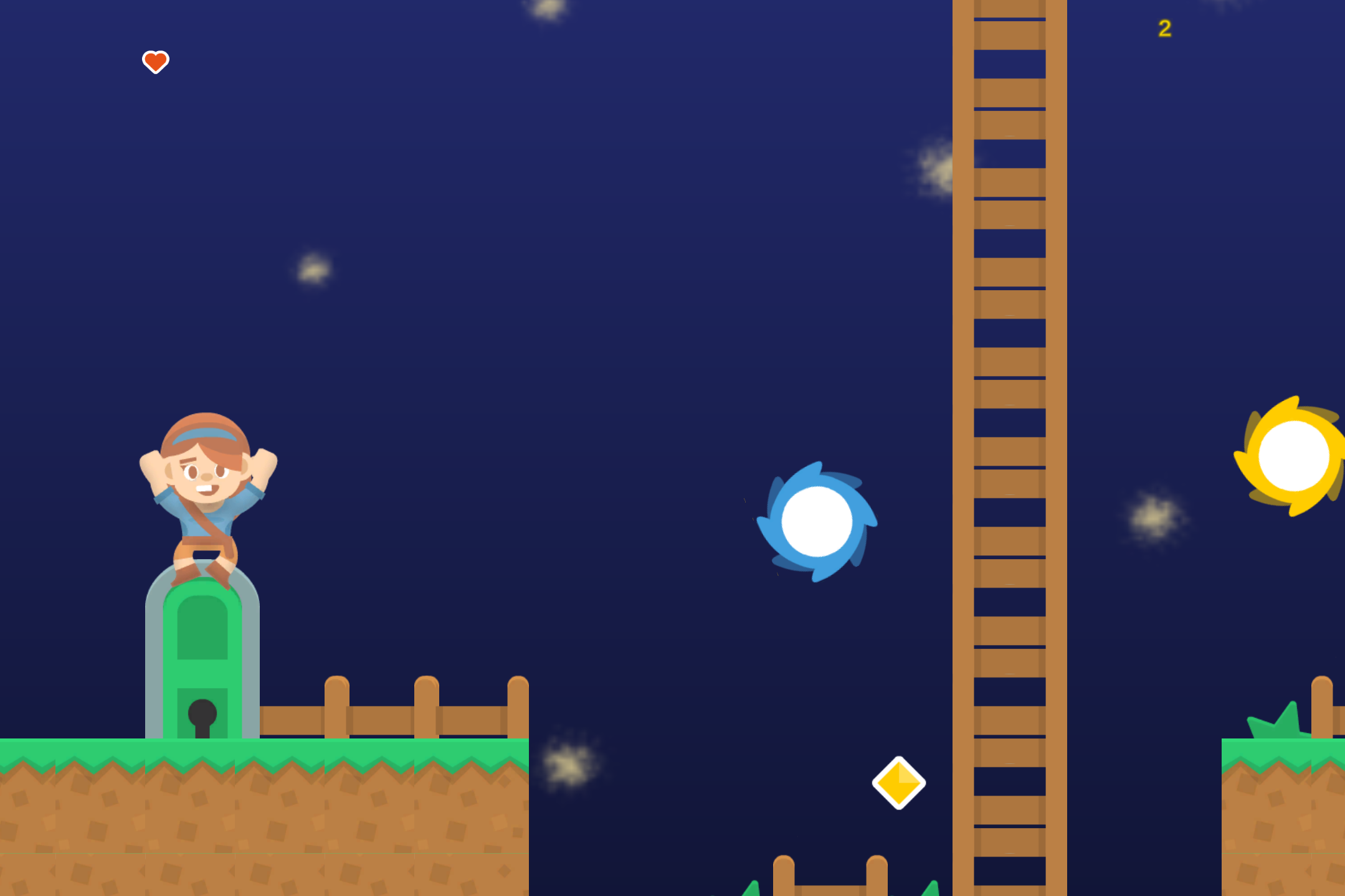Click the topmost rung of the ladder

[x=1009, y=9]
